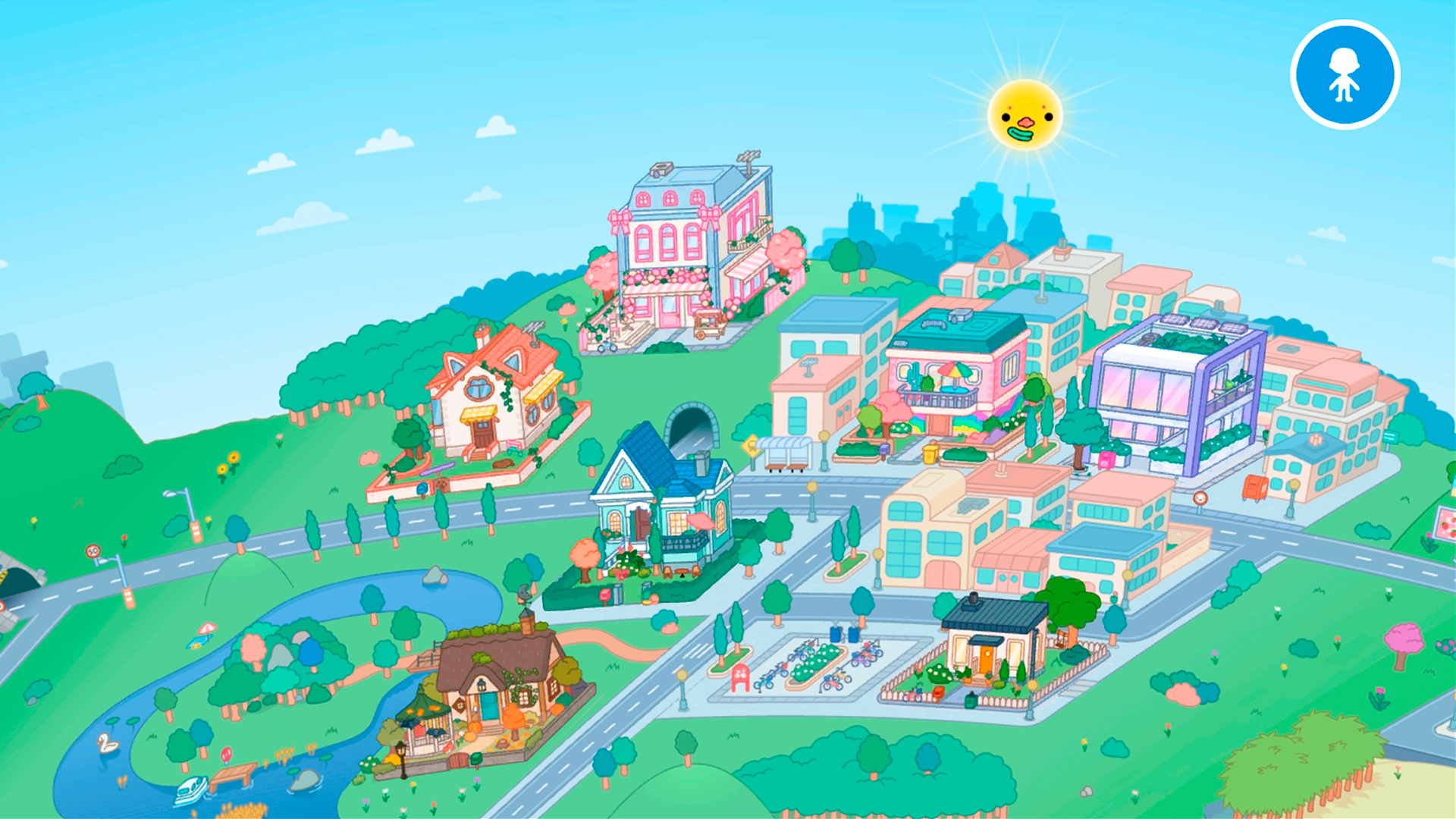Tap the pink balloons by the pond
The width and height of the screenshot is (1456, 819).
(x=226, y=755)
